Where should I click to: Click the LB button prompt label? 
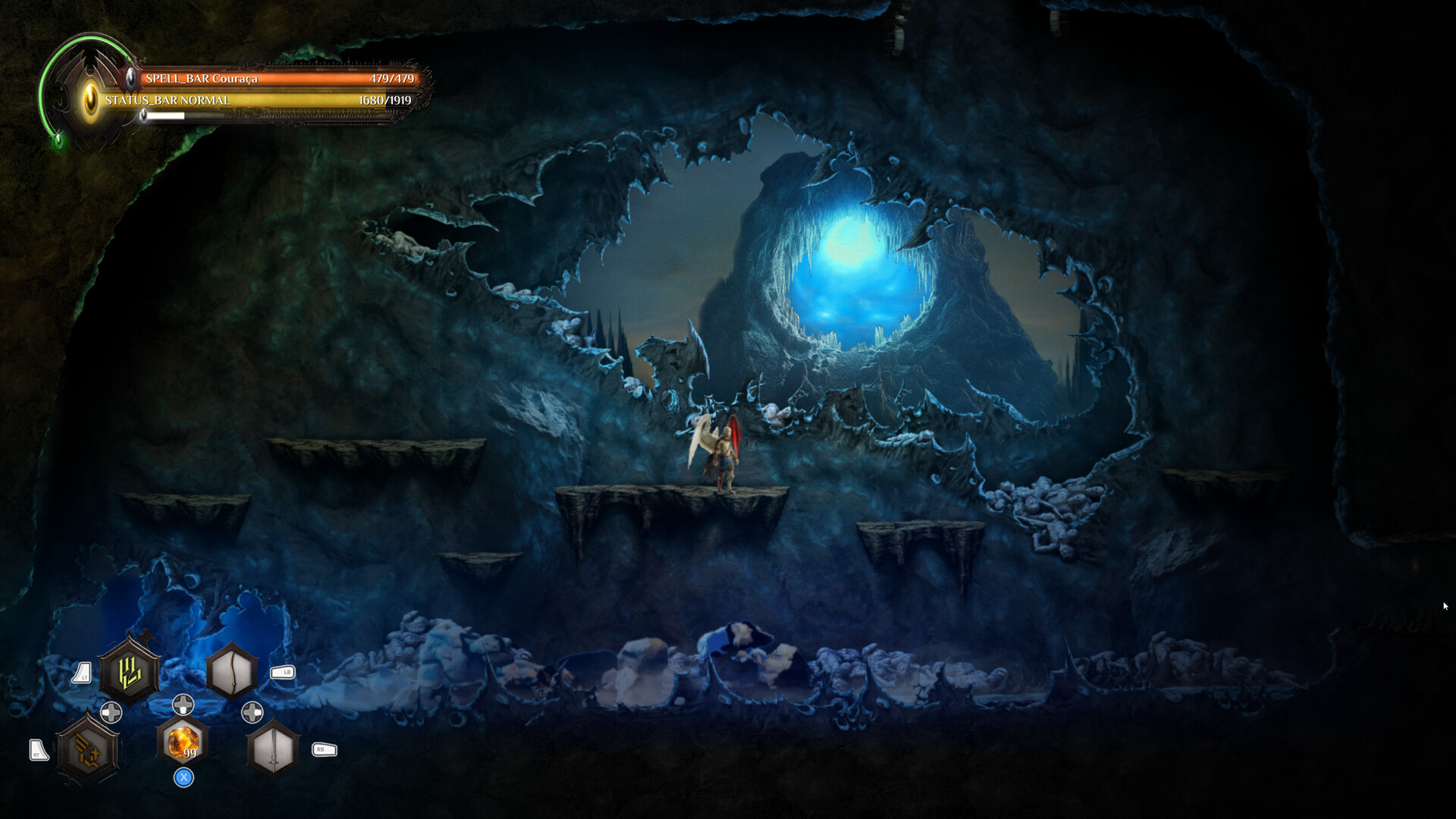(x=282, y=673)
